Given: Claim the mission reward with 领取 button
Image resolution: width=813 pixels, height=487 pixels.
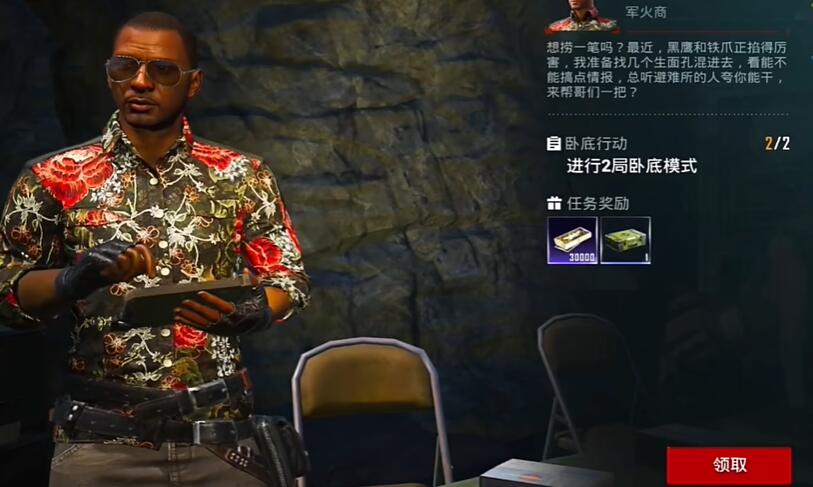Looking at the screenshot, I should click(x=728, y=465).
